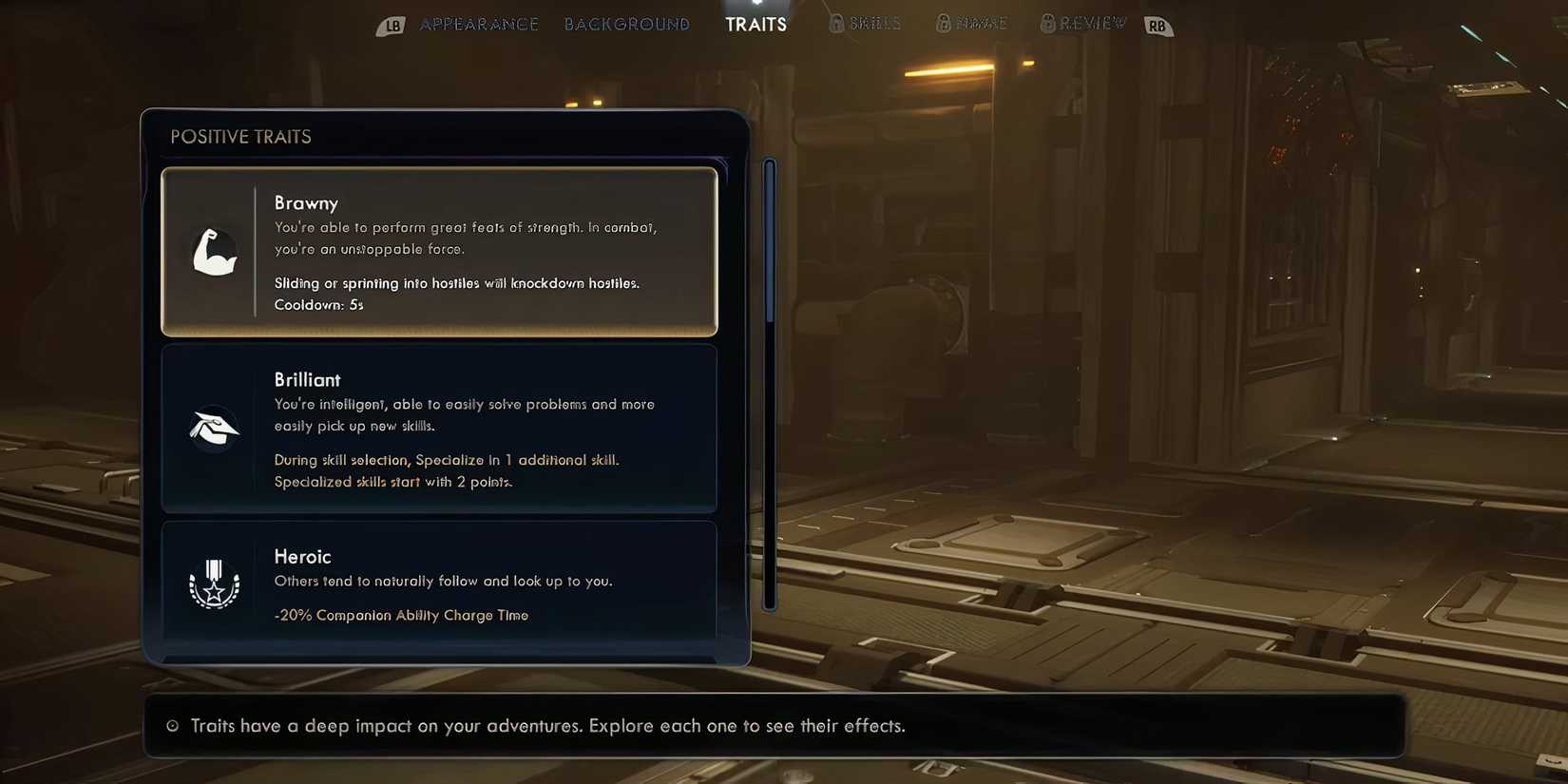
Task: Select the Brilliant brain icon
Action: (x=214, y=429)
